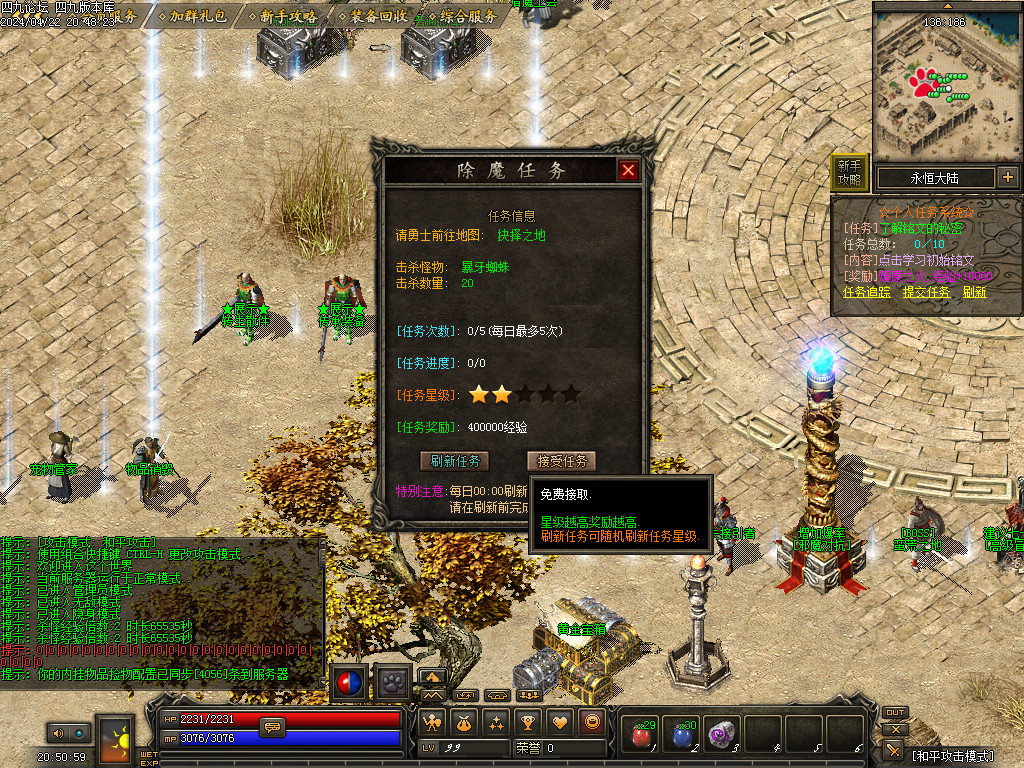
Task: Open the 装备回收 equipment recycle menu
Action: [378, 16]
